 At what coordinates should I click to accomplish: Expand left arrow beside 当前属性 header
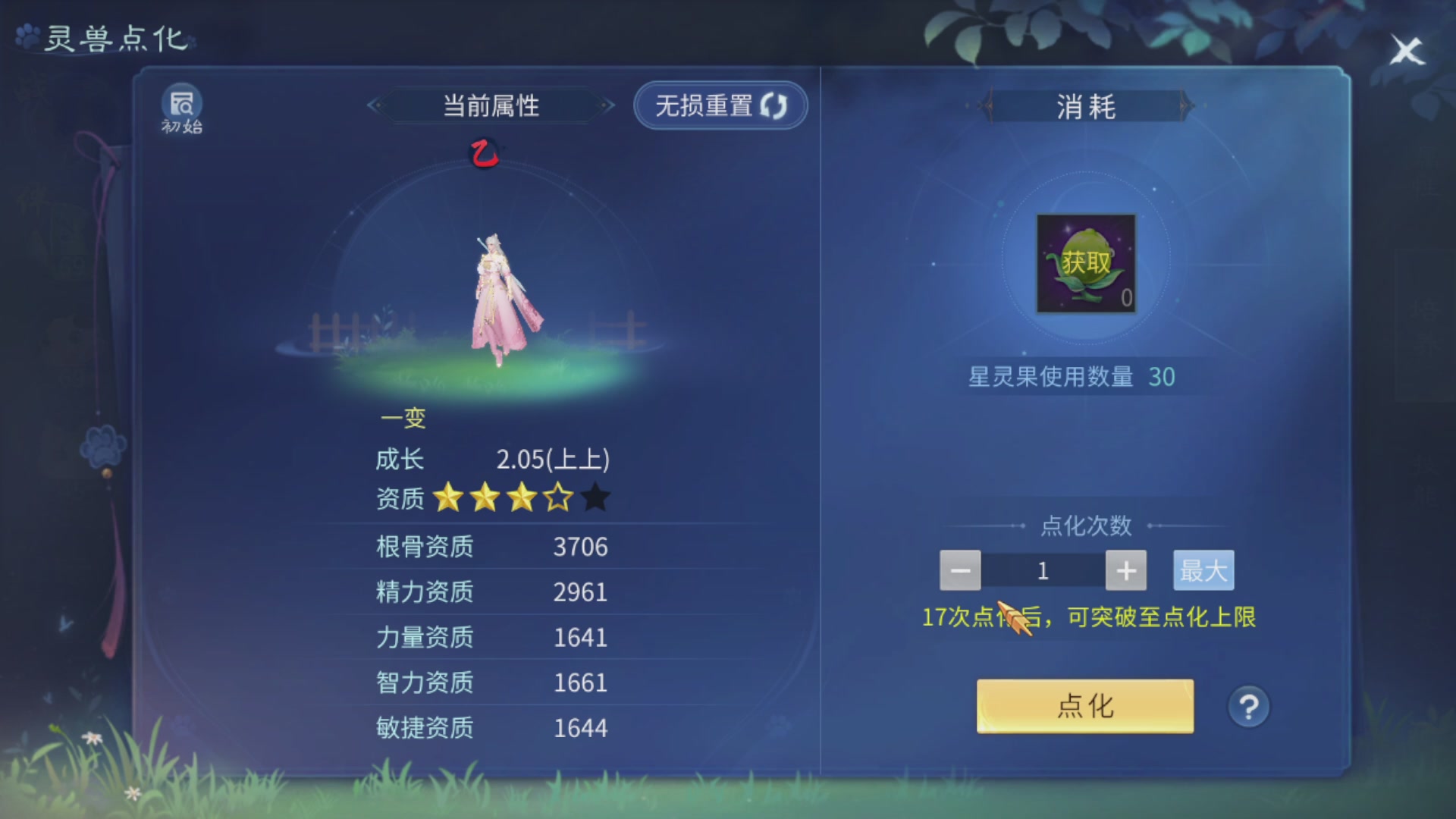pos(373,106)
